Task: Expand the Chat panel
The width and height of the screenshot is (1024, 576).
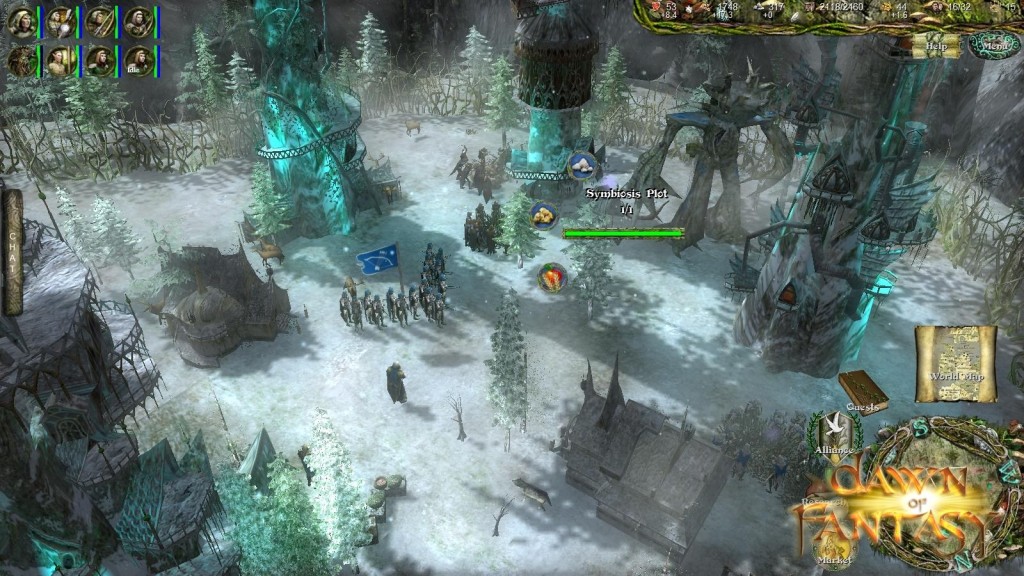Action: pyautogui.click(x=13, y=252)
